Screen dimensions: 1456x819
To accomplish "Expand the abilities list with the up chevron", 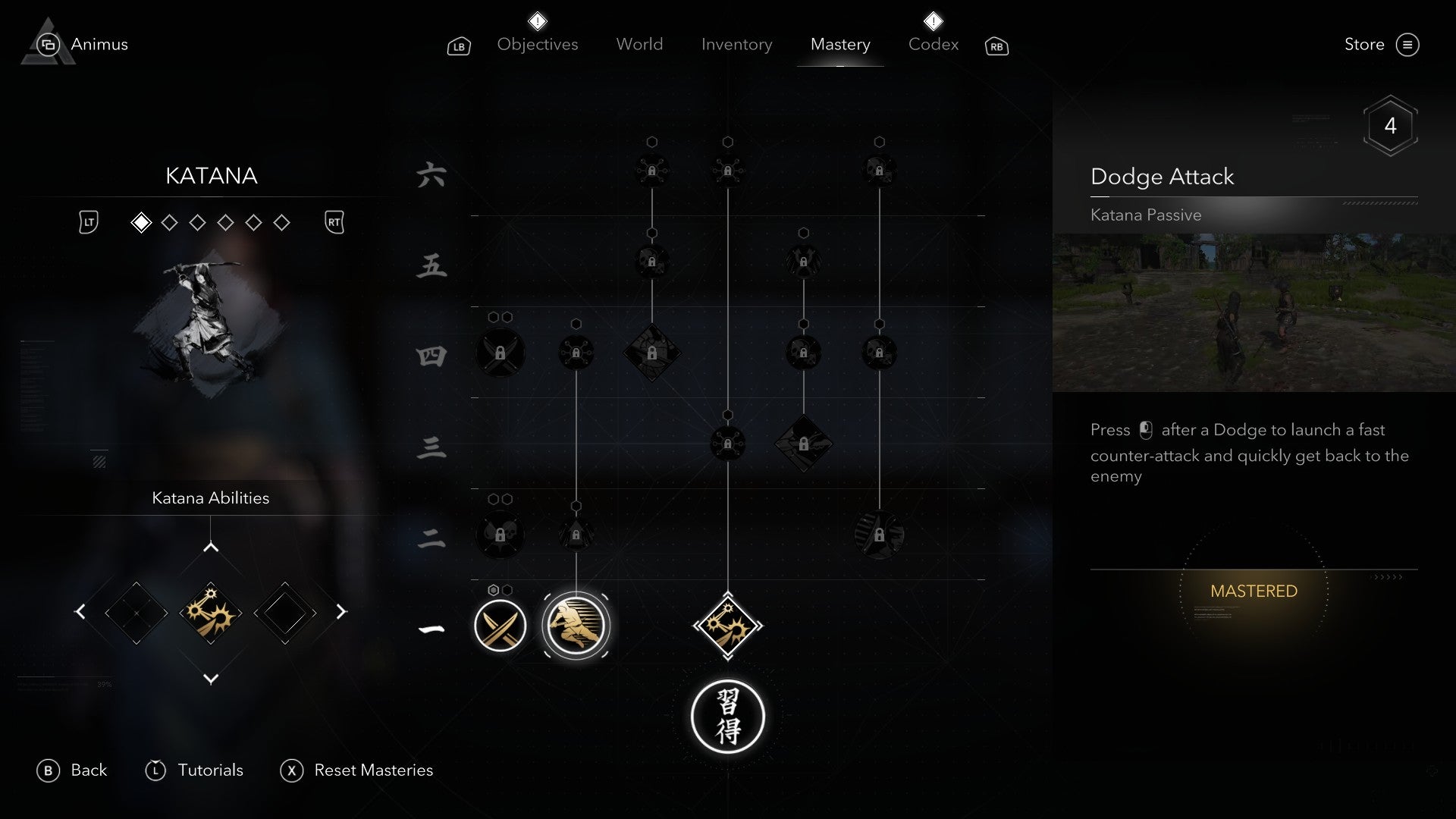I will (210, 544).
